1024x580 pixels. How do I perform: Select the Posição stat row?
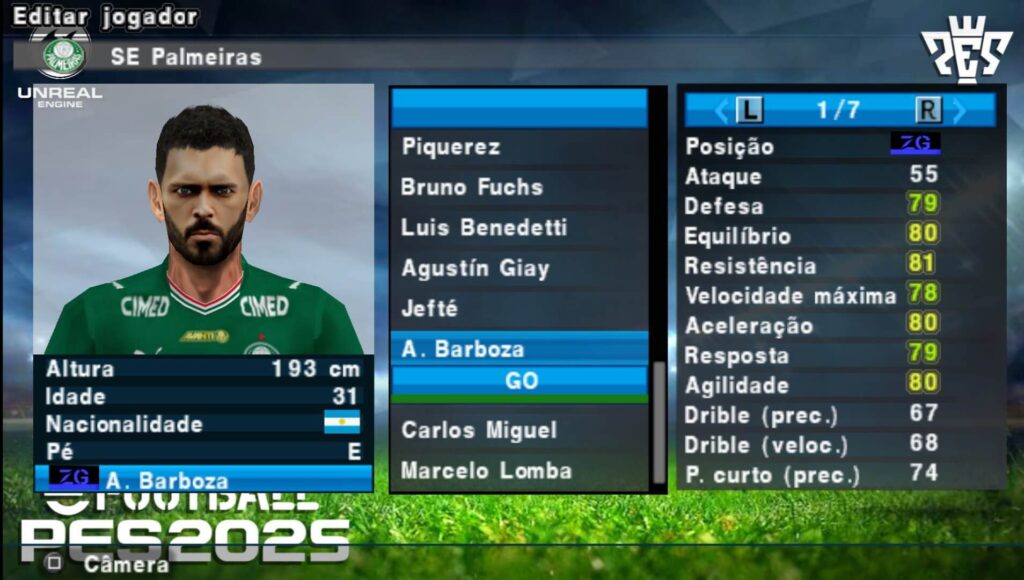click(840, 146)
